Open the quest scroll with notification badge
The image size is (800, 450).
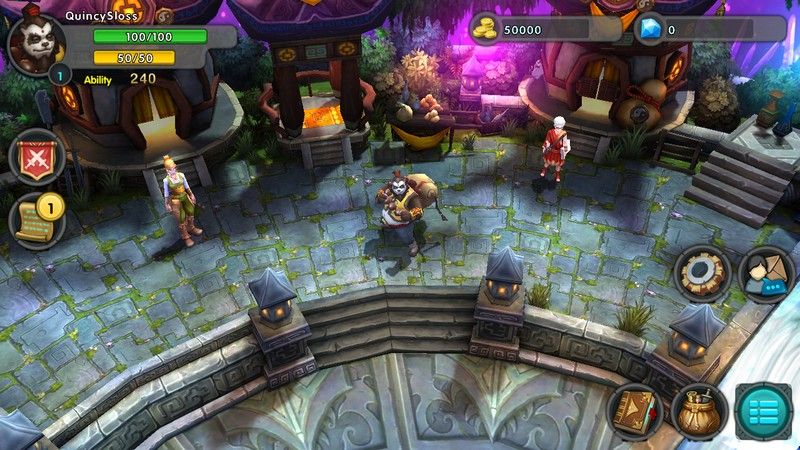pyautogui.click(x=37, y=220)
